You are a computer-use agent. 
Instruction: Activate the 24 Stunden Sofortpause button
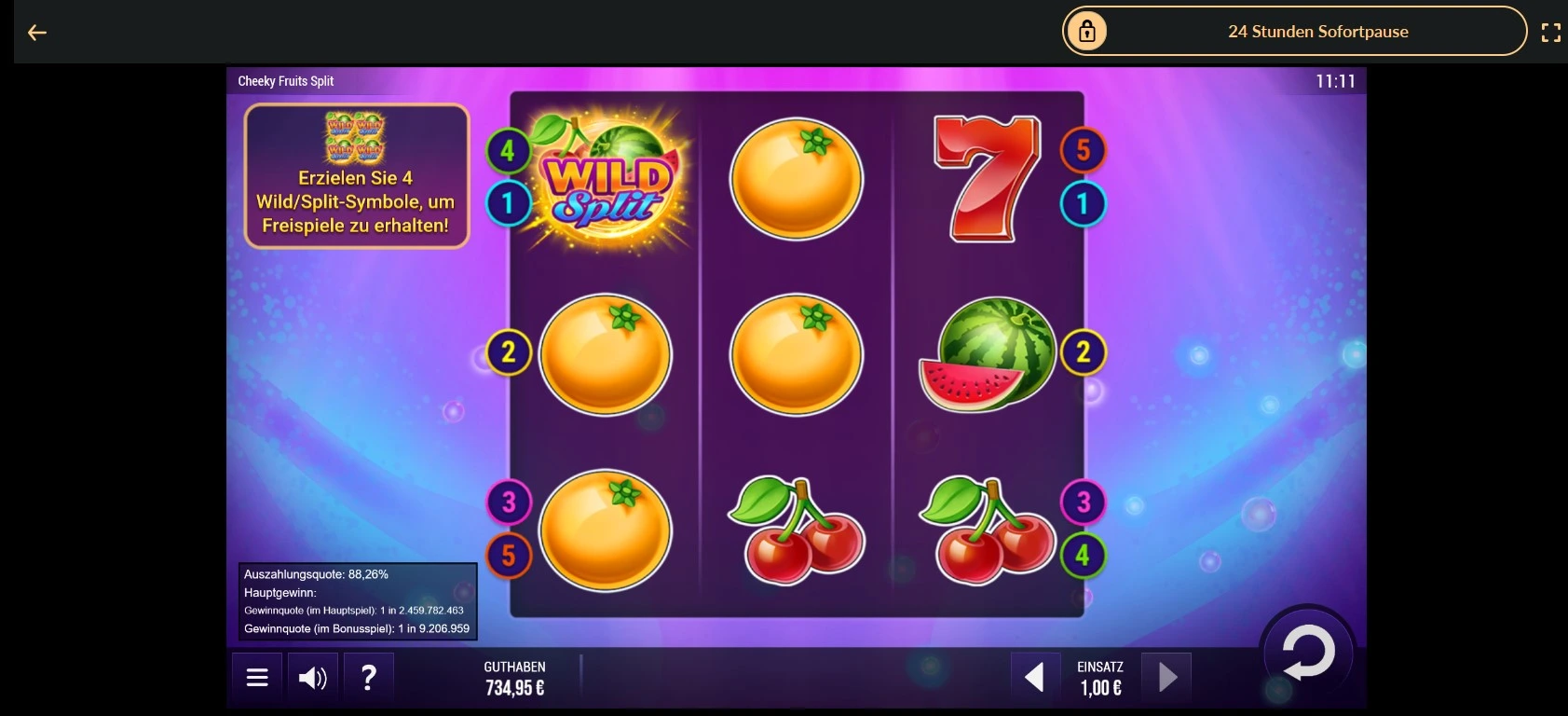1319,31
